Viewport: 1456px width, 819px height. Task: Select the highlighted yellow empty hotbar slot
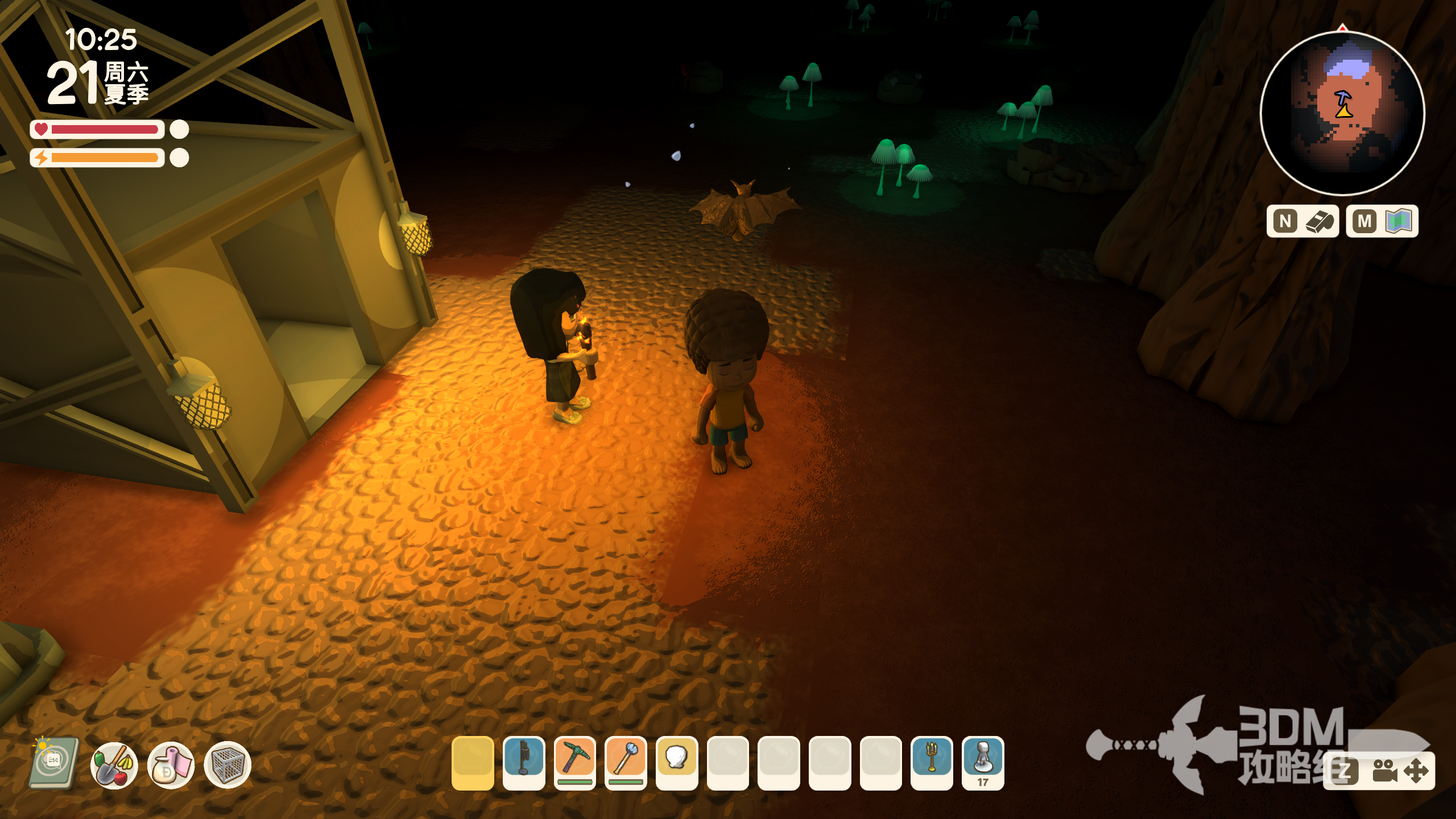coord(473,762)
